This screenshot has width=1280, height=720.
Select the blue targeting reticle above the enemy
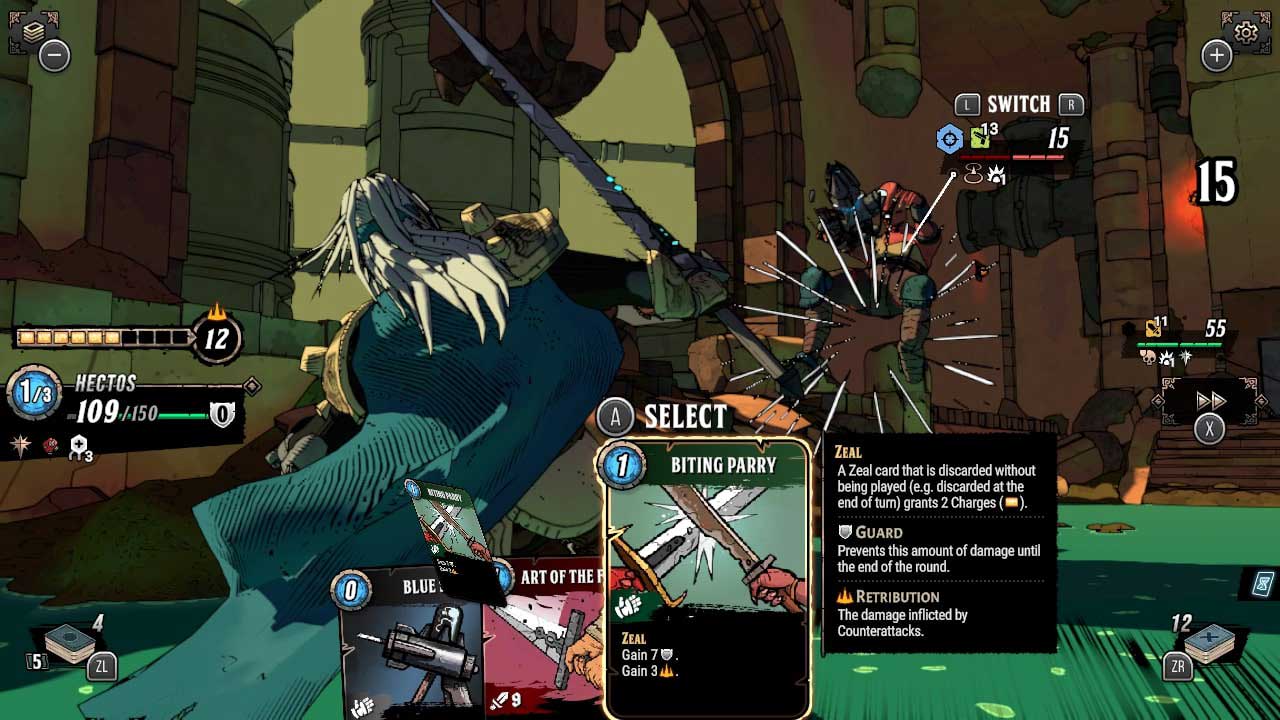click(x=950, y=138)
